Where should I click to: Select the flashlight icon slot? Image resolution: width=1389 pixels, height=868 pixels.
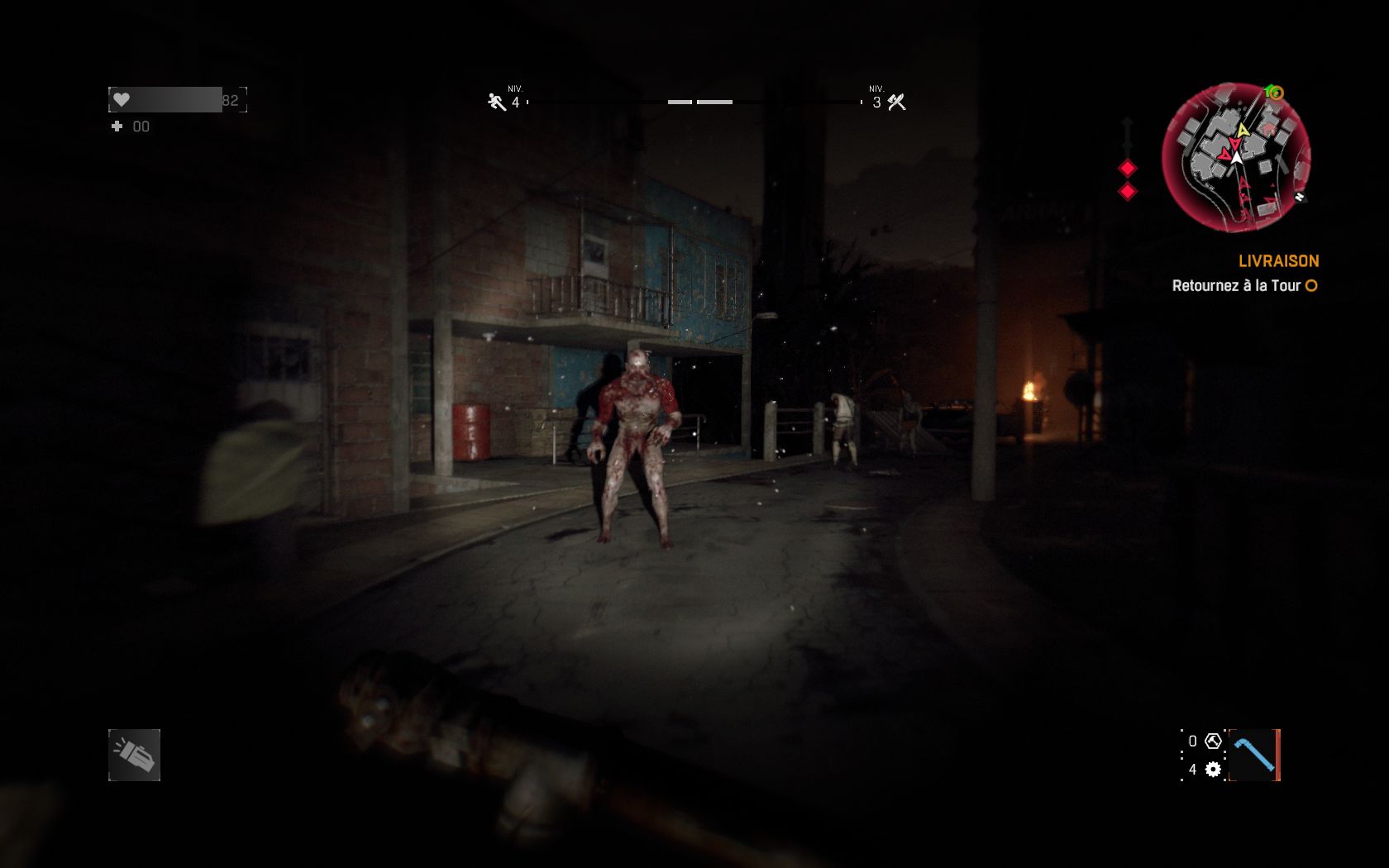point(134,755)
